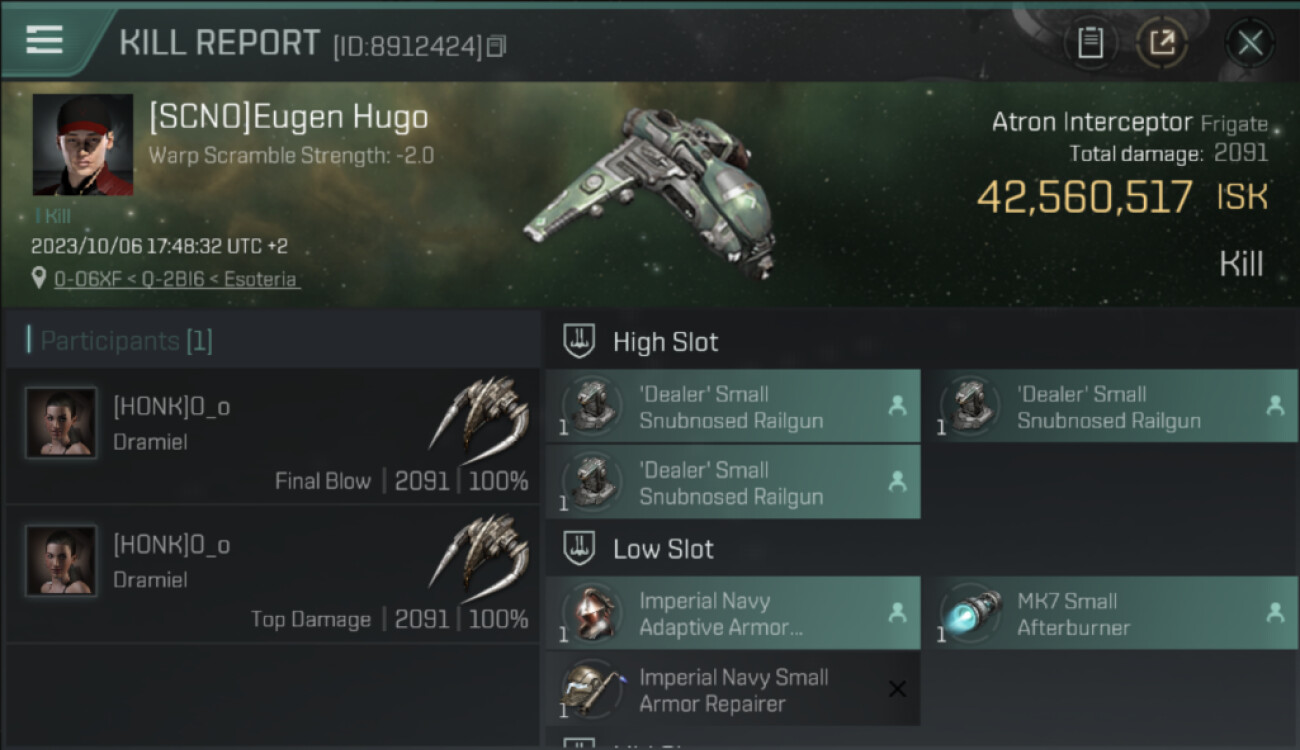View Eugen Hugo's character portrait

click(x=82, y=145)
